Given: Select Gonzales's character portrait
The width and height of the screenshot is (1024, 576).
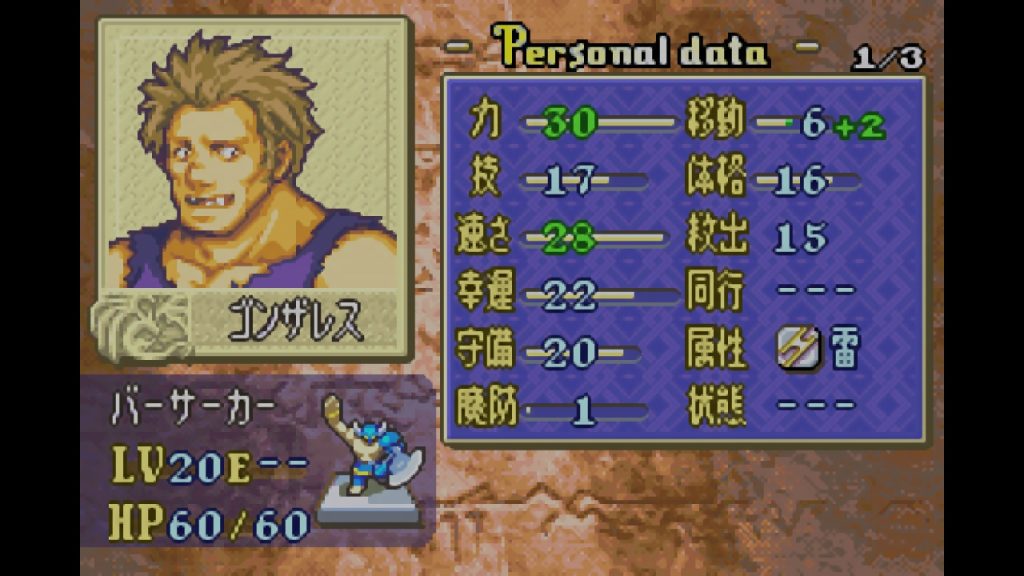Looking at the screenshot, I should click(254, 162).
